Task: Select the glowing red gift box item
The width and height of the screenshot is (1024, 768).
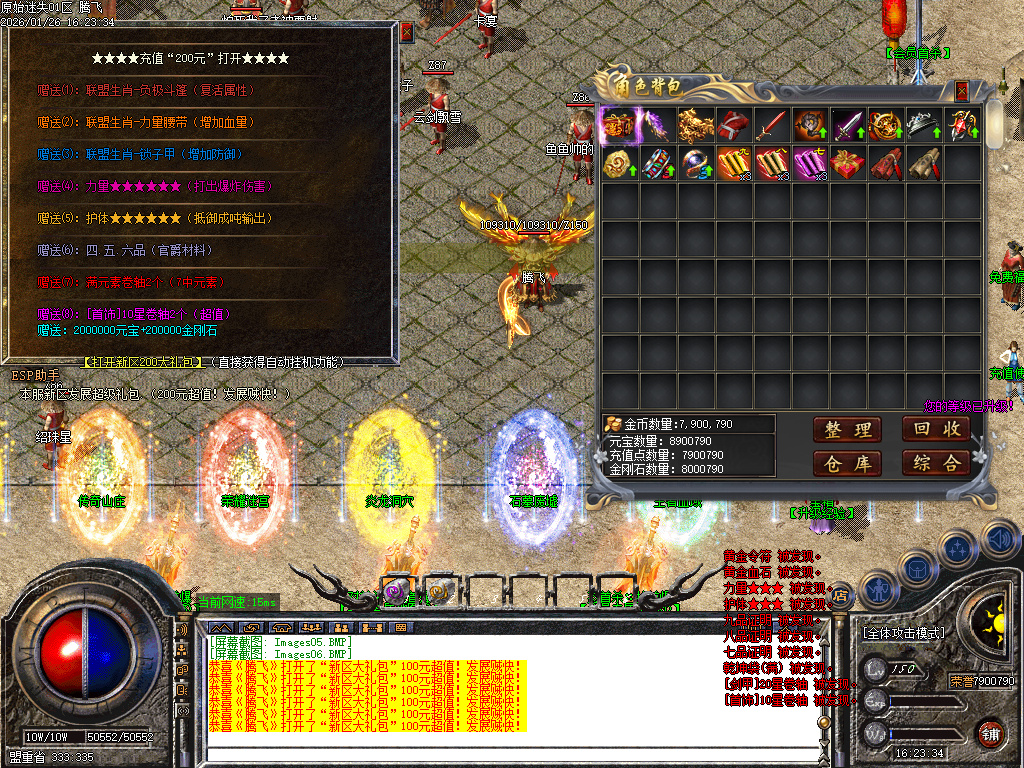Action: tap(618, 126)
